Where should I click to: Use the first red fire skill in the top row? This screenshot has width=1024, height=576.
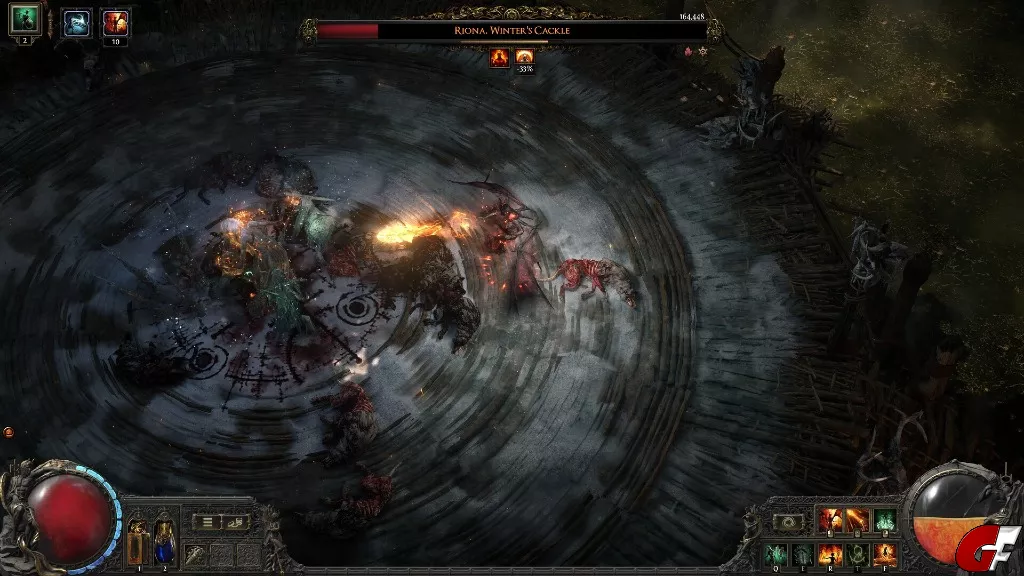pos(831,520)
